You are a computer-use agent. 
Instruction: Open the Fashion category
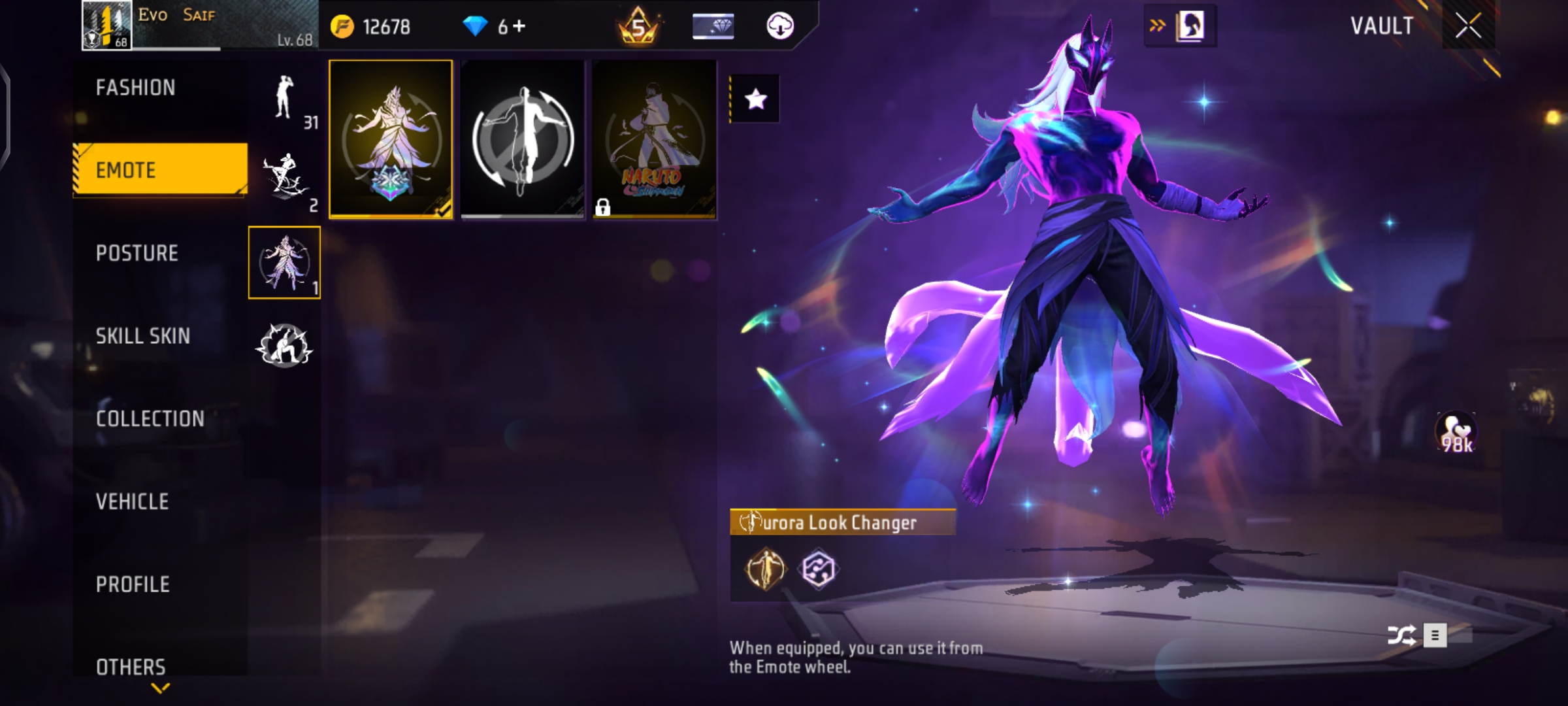[136, 88]
